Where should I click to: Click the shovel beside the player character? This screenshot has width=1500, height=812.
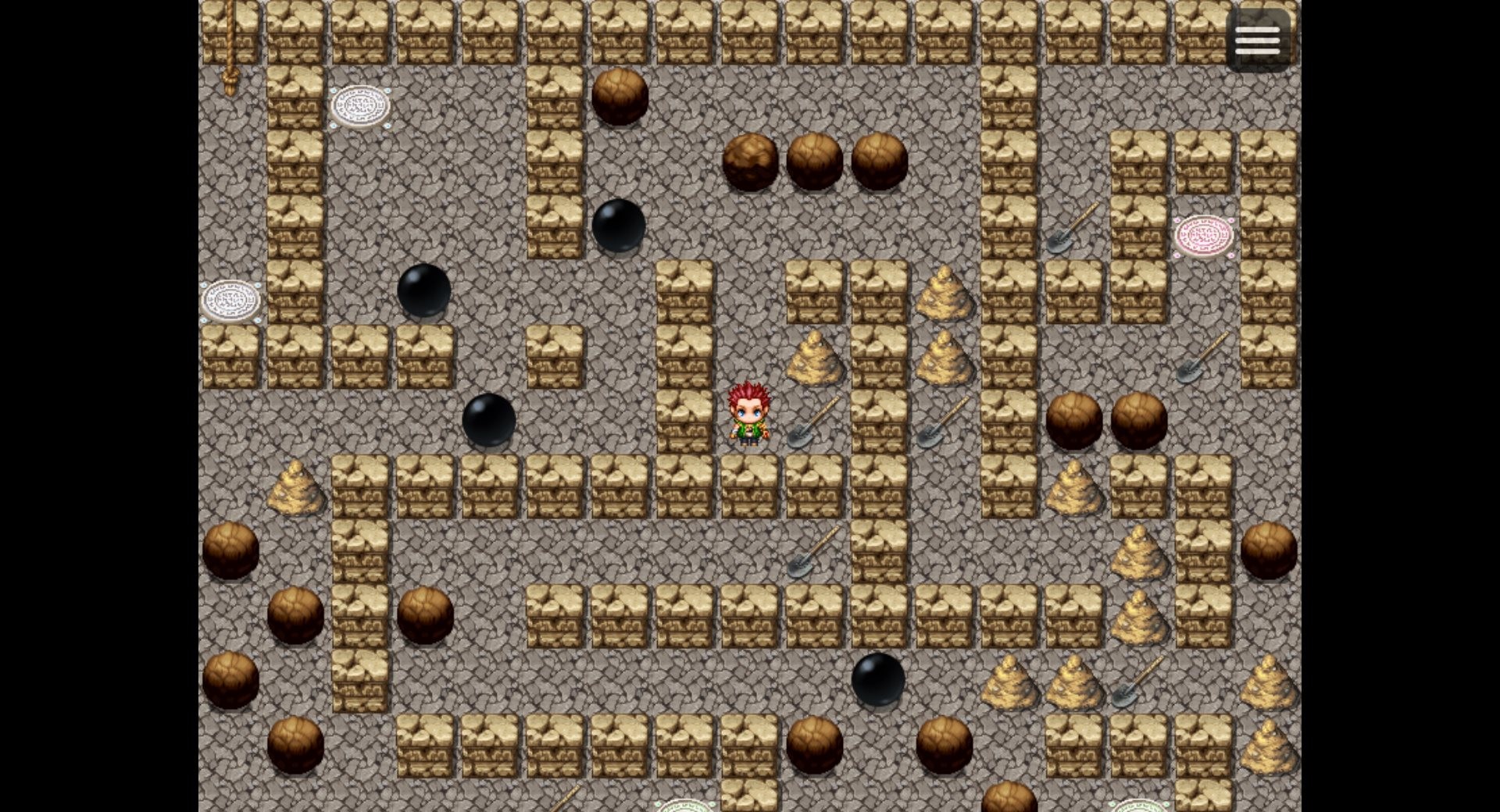pyautogui.click(x=809, y=426)
